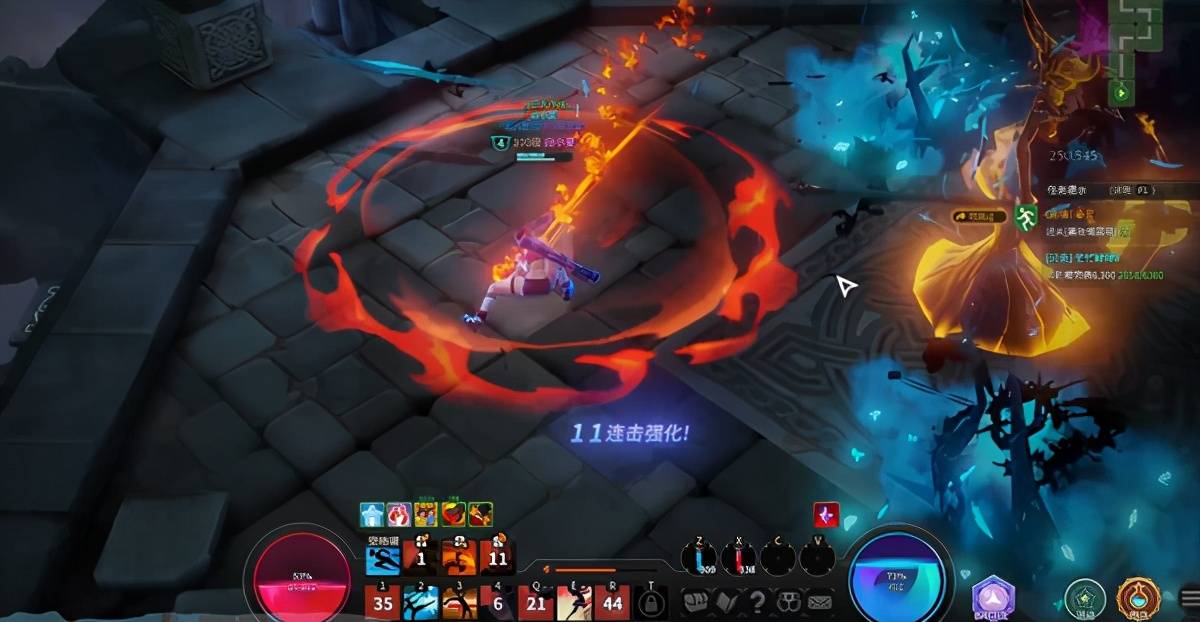Viewport: 1200px width, 622px height.
Task: Open the mail envelope button
Action: (820, 602)
